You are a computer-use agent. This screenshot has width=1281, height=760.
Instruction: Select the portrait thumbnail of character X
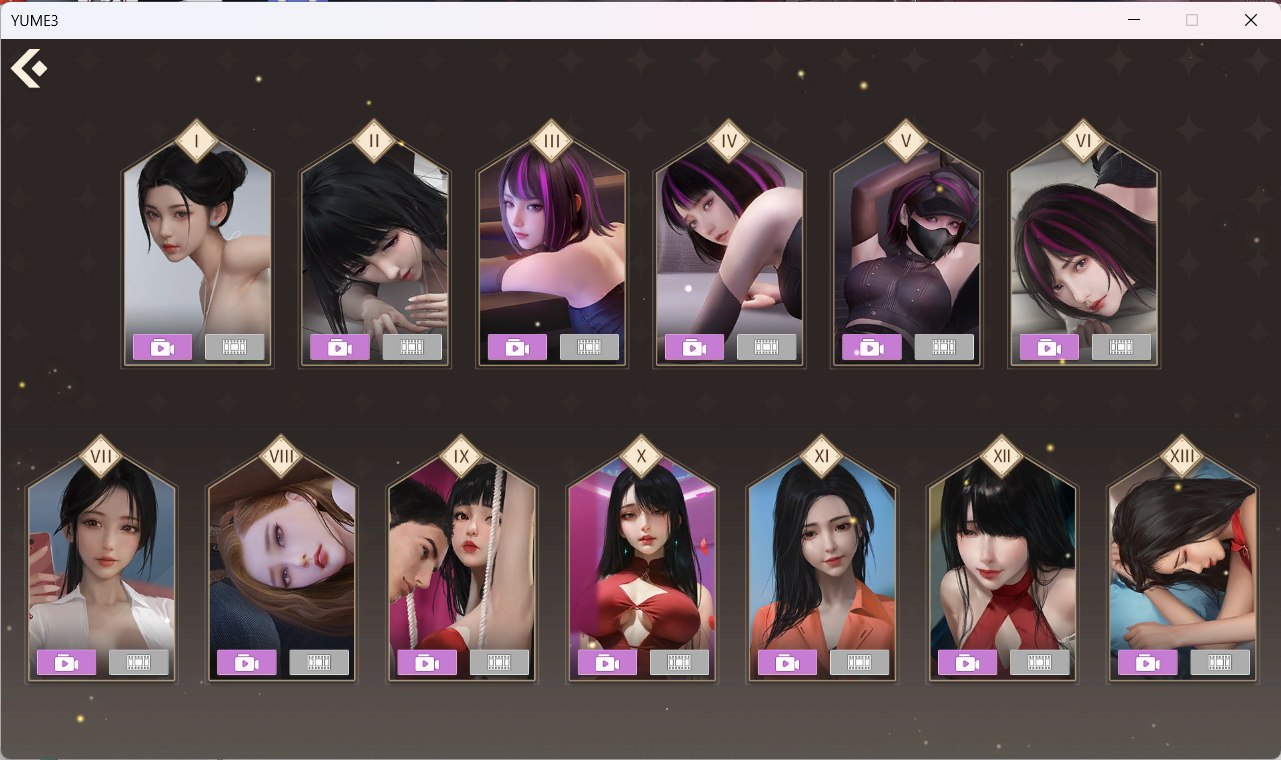click(x=642, y=560)
